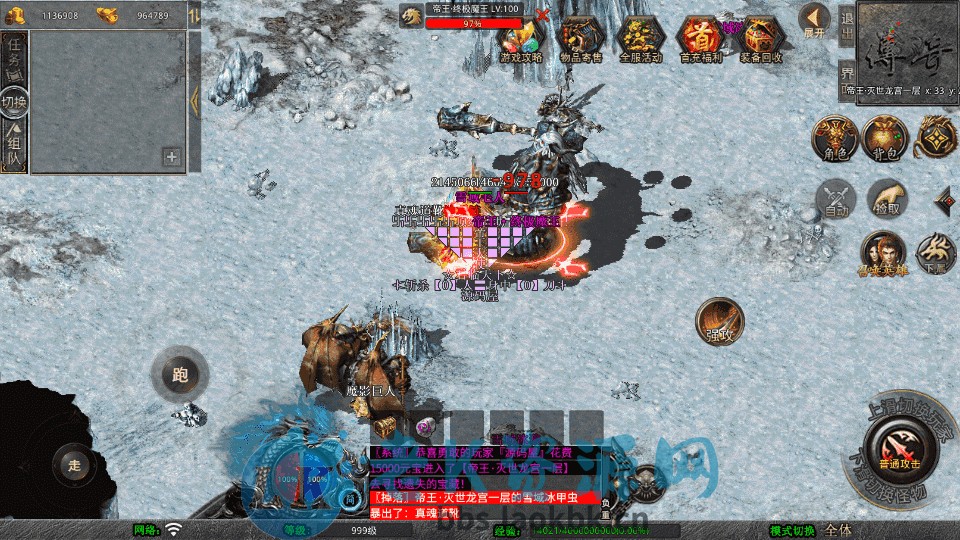
Task: Select the 任务 quest tab
Action: (15, 55)
